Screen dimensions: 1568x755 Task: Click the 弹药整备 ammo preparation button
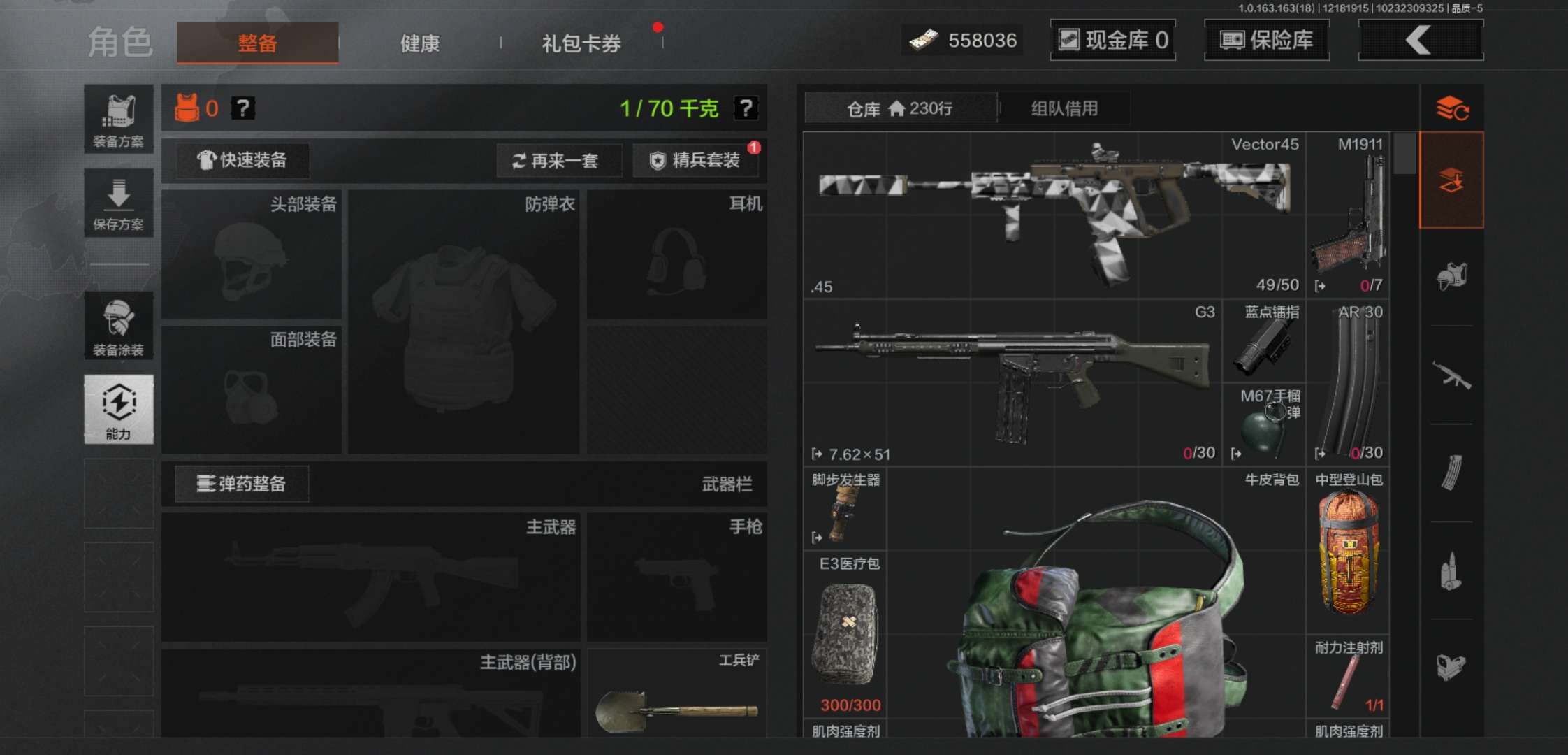point(240,484)
